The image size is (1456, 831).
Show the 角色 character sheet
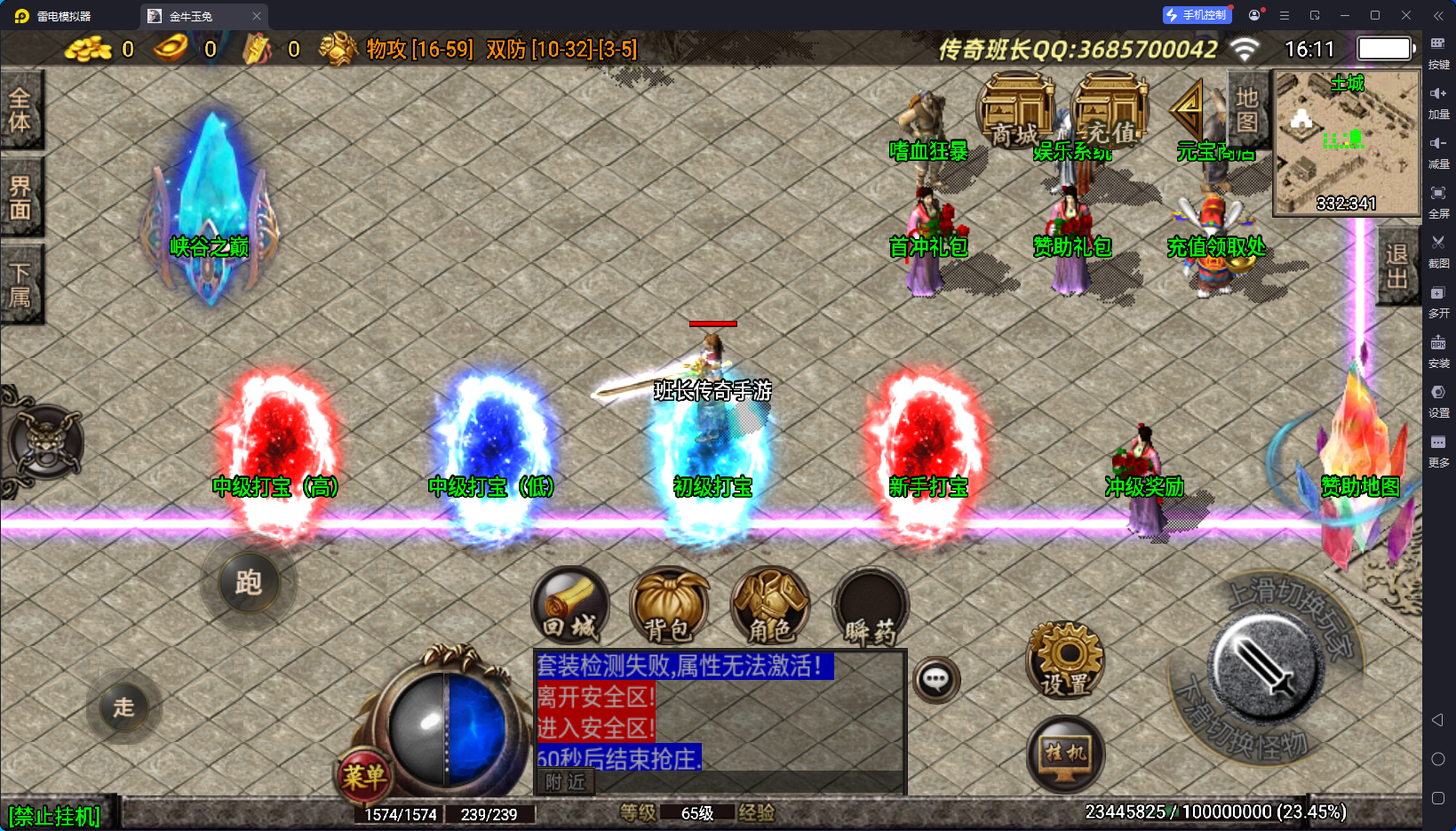pyautogui.click(x=770, y=607)
